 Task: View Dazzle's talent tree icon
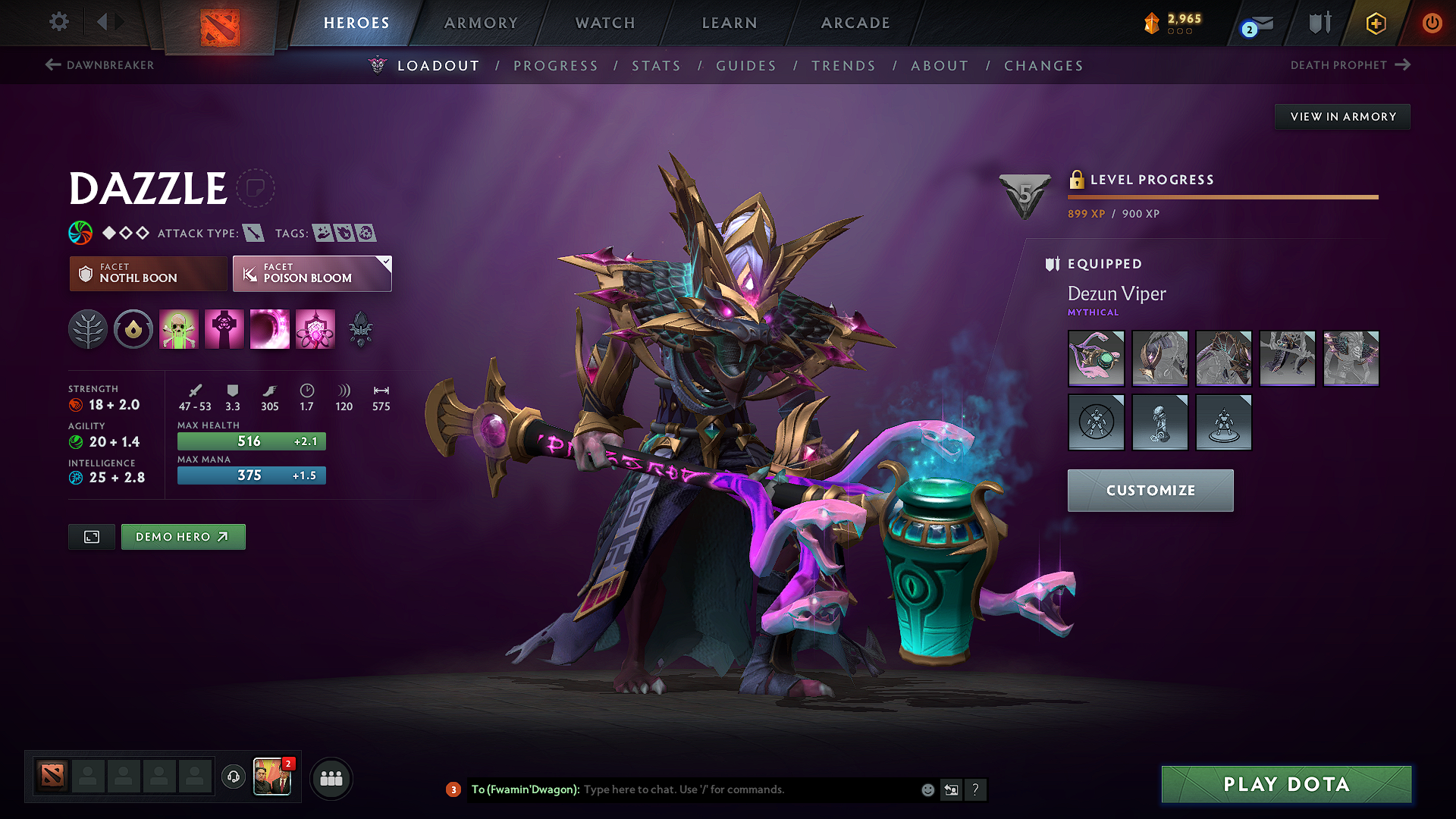point(88,329)
